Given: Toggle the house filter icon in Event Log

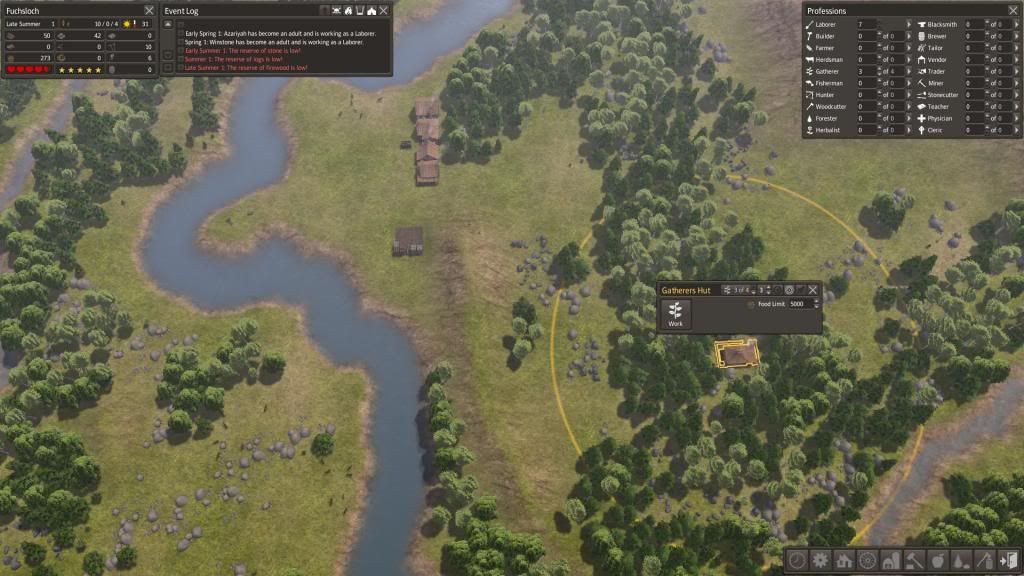Looking at the screenshot, I should pyautogui.click(x=372, y=10).
